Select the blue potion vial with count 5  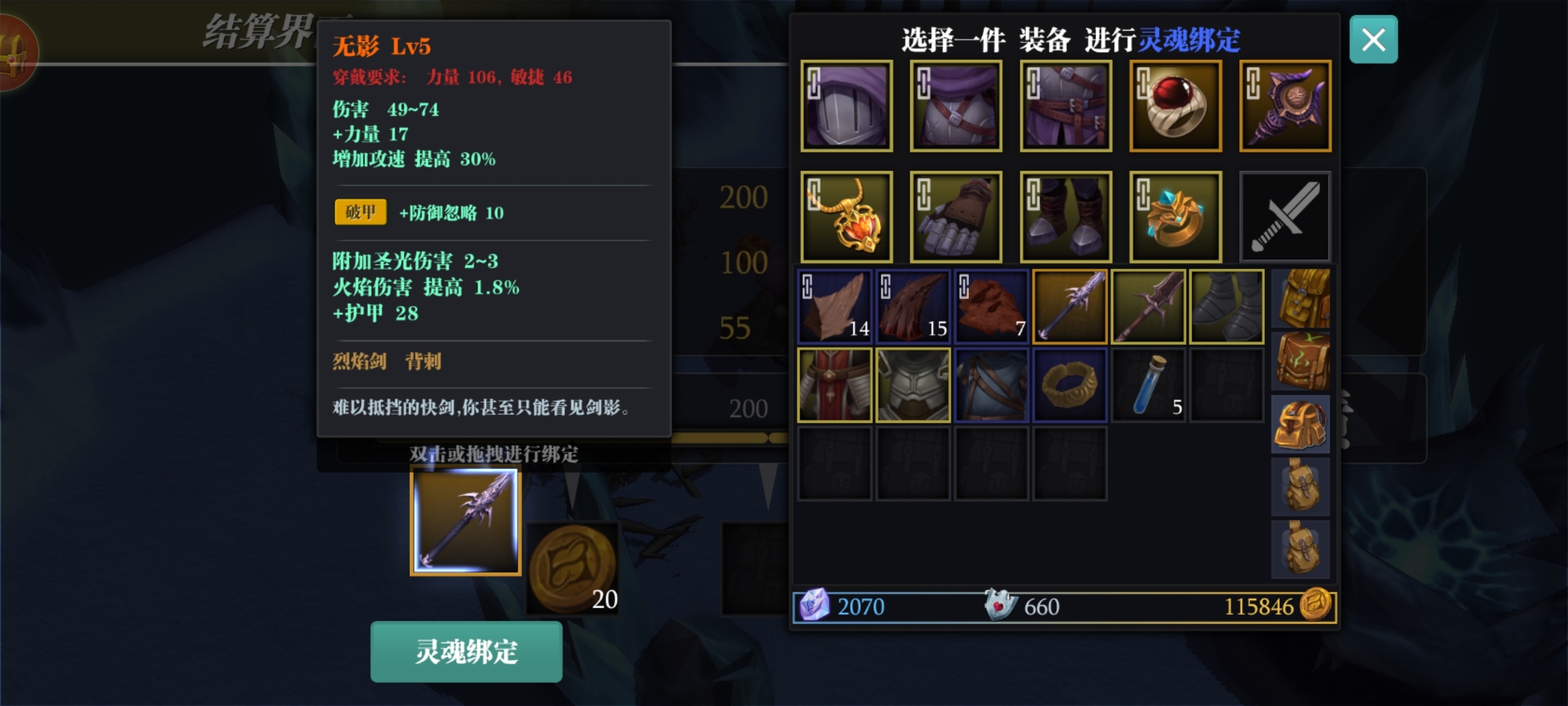click(x=1149, y=384)
